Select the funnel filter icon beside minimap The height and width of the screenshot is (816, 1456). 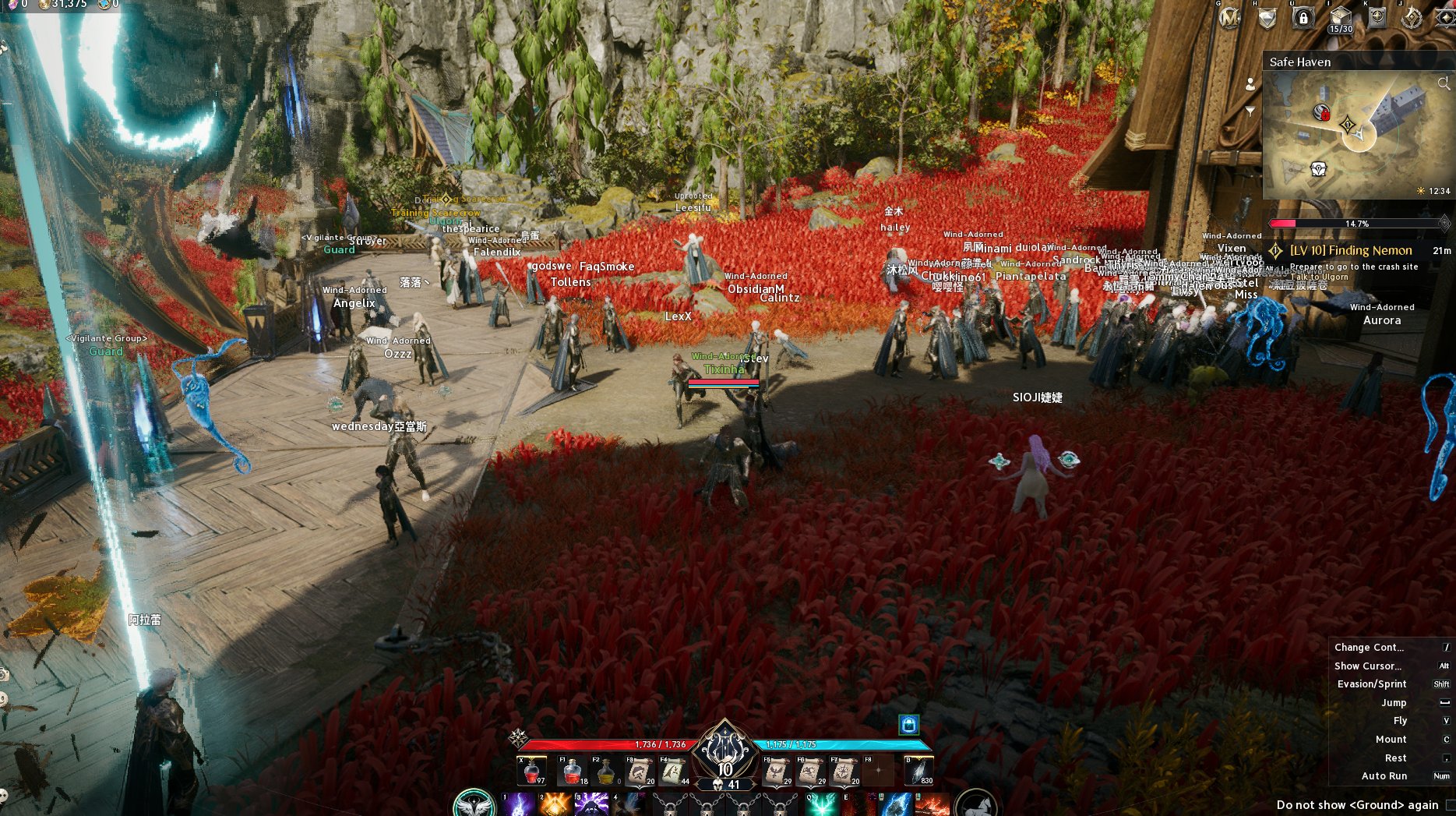point(1250,111)
